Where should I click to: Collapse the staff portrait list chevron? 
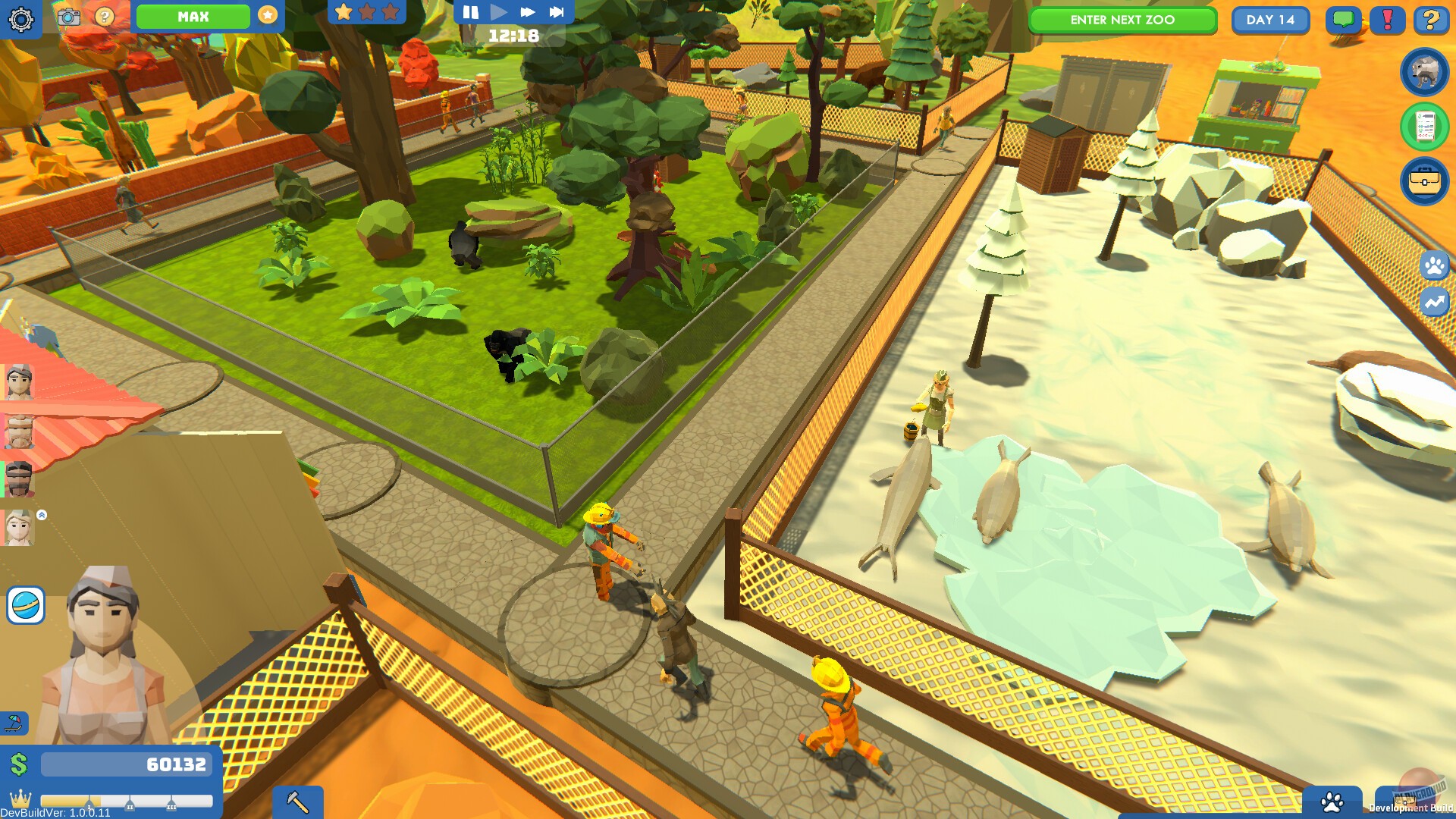[41, 513]
